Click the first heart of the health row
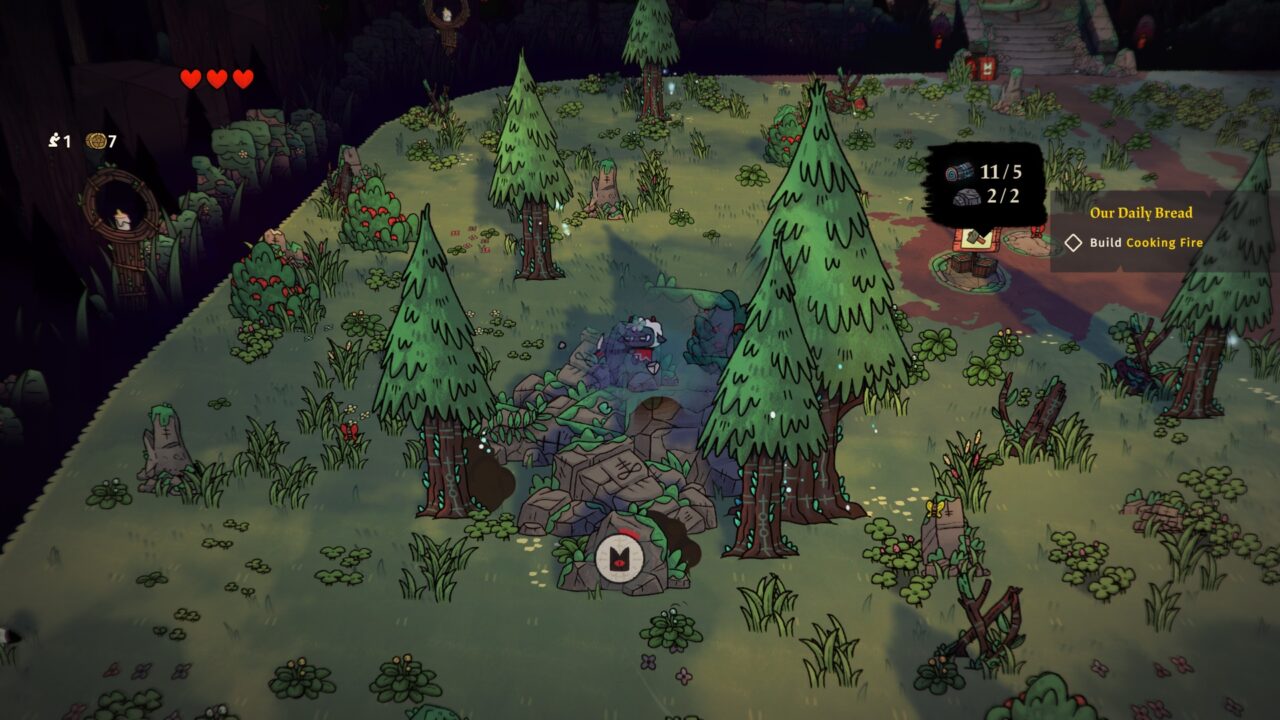 tap(190, 77)
